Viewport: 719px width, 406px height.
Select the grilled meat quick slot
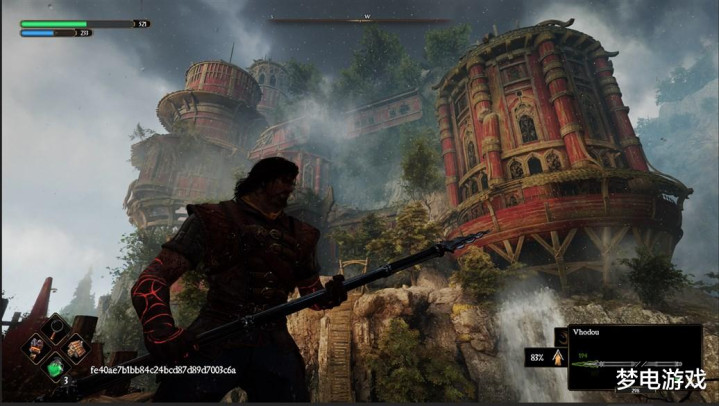point(75,347)
